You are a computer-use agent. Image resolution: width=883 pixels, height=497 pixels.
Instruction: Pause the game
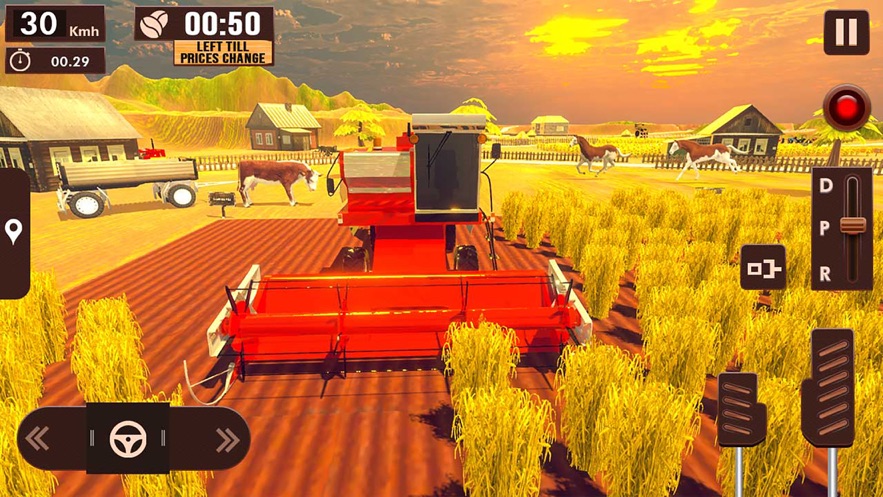coord(846,32)
